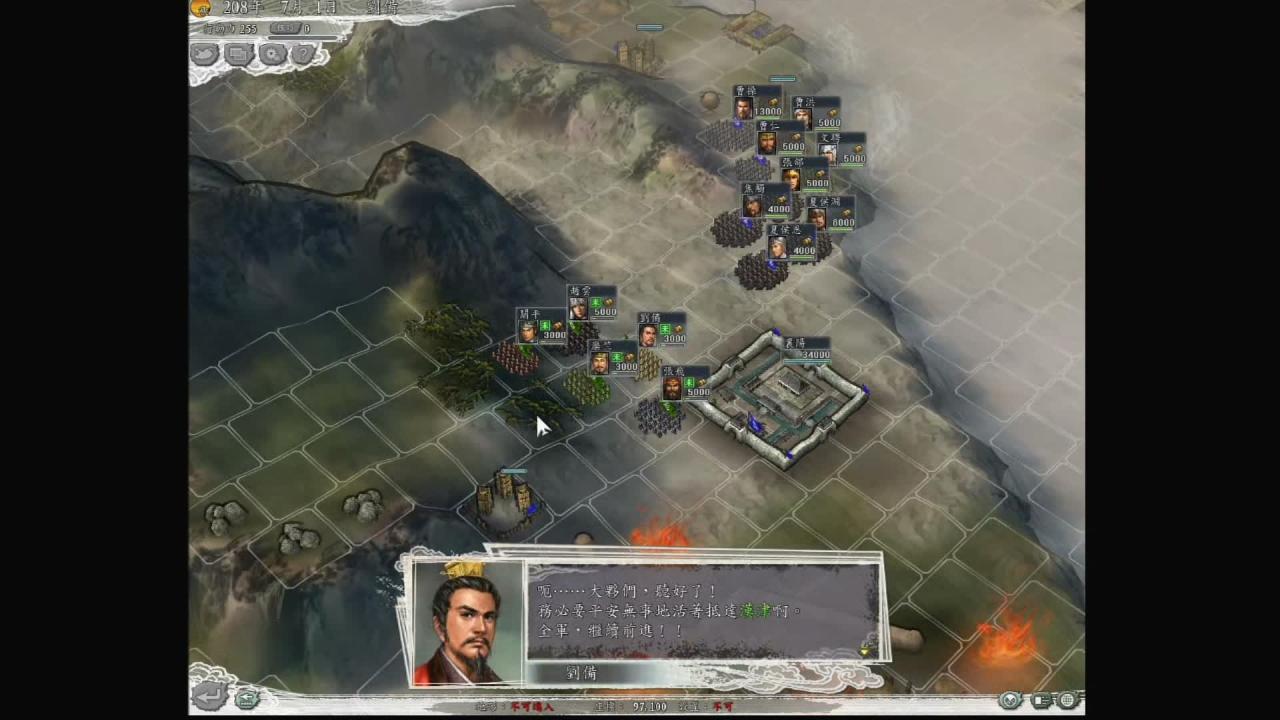Toggle the round compass-style icon in bottom bar
Screen dimensions: 1280x720
1011,700
